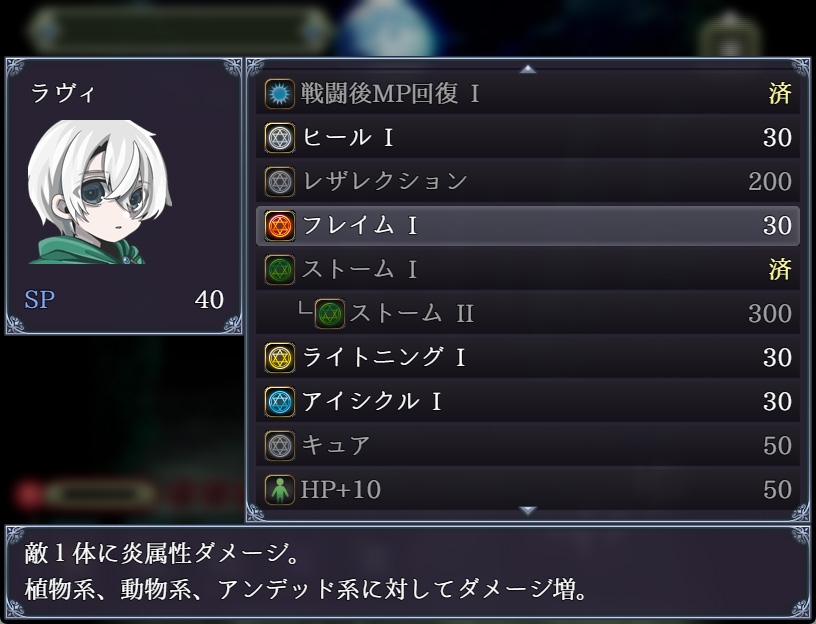Viewport: 816px width, 624px height.
Task: Click the up arrow above the skill list
Action: click(x=528, y=69)
